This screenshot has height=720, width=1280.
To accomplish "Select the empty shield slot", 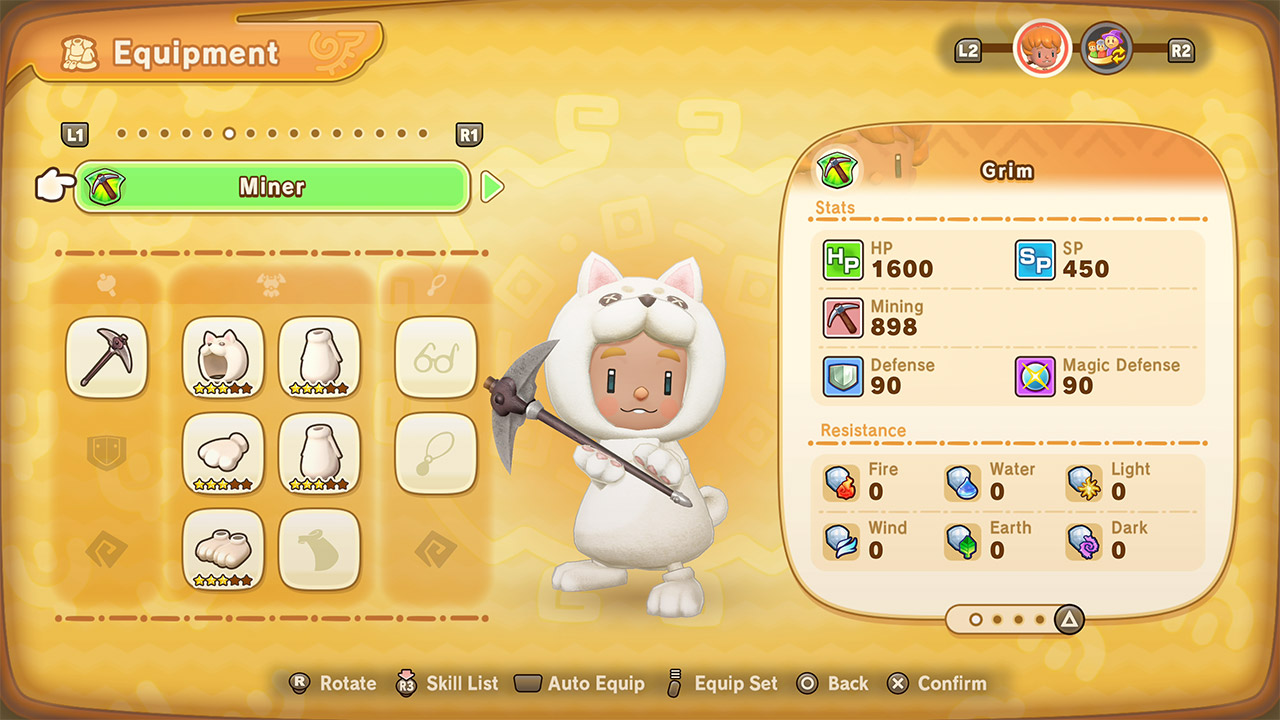I will (x=106, y=453).
